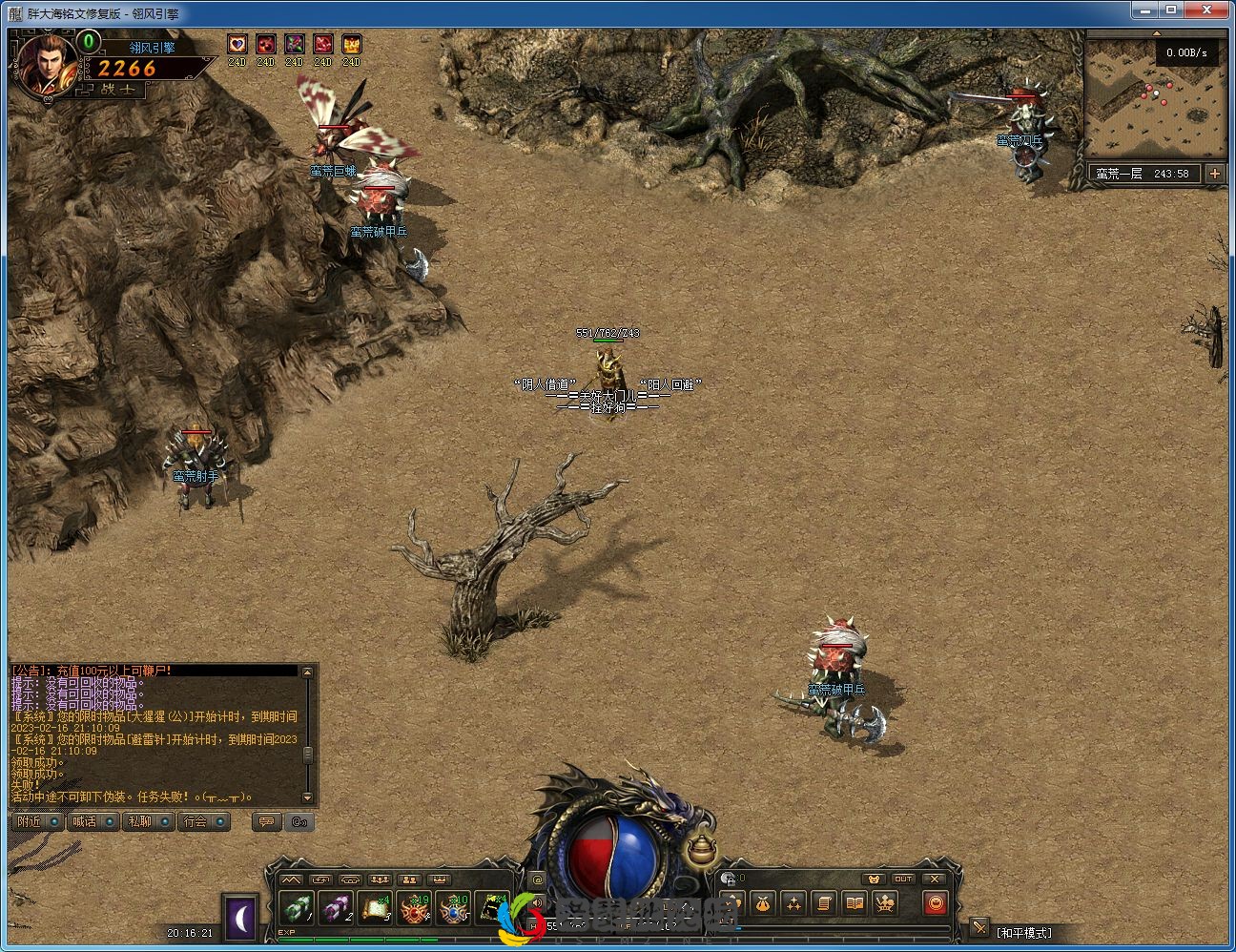The height and width of the screenshot is (952, 1236).
Task: Switch chat to the 喊话 channel
Action: (93, 821)
